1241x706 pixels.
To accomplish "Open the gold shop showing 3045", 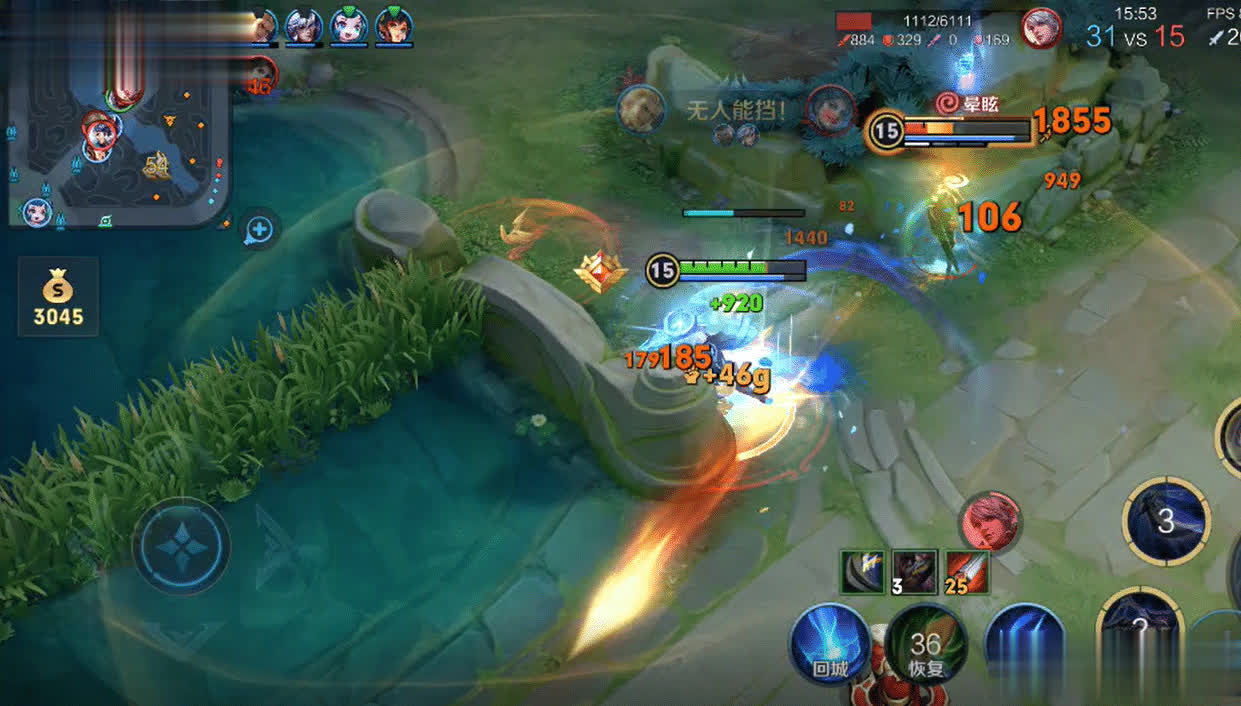I will (58, 297).
